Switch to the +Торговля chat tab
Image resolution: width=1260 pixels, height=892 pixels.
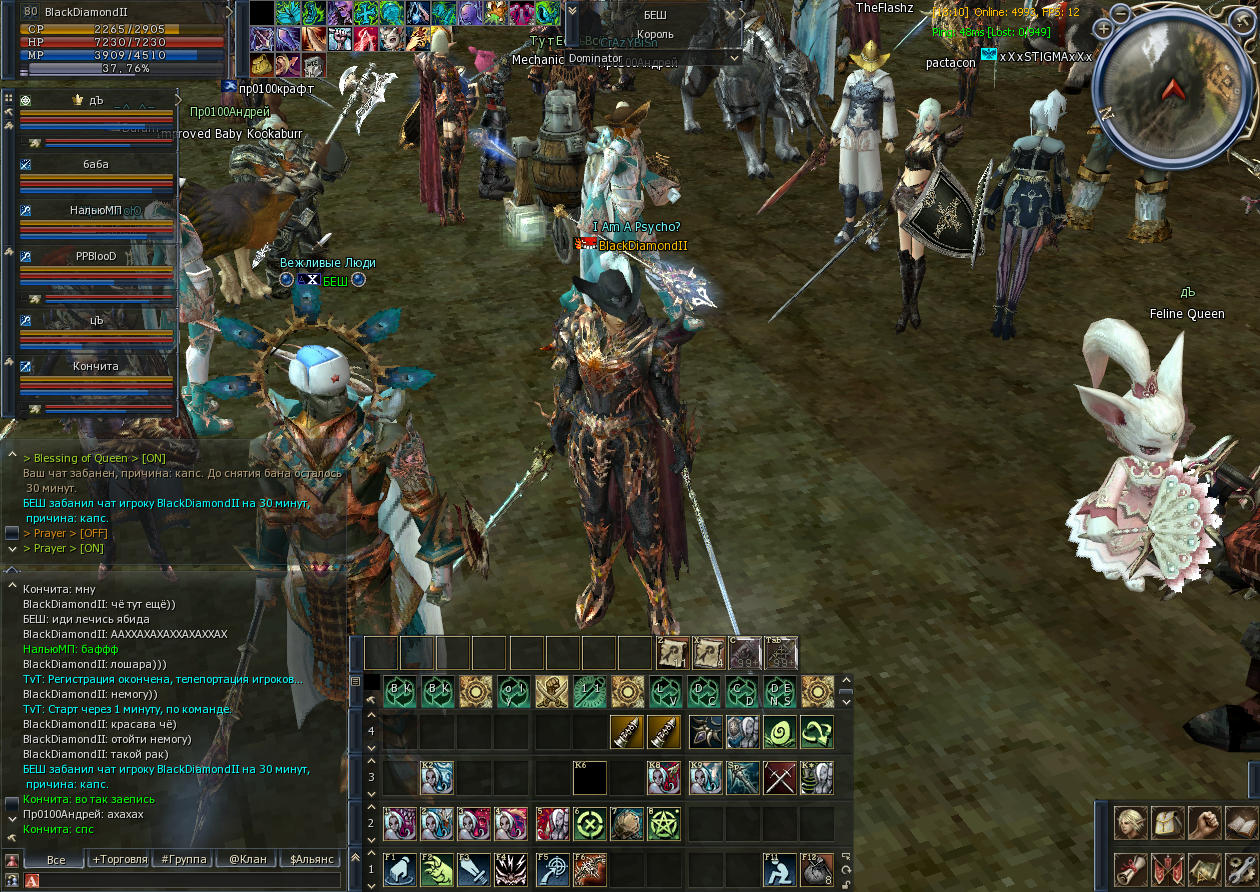119,859
